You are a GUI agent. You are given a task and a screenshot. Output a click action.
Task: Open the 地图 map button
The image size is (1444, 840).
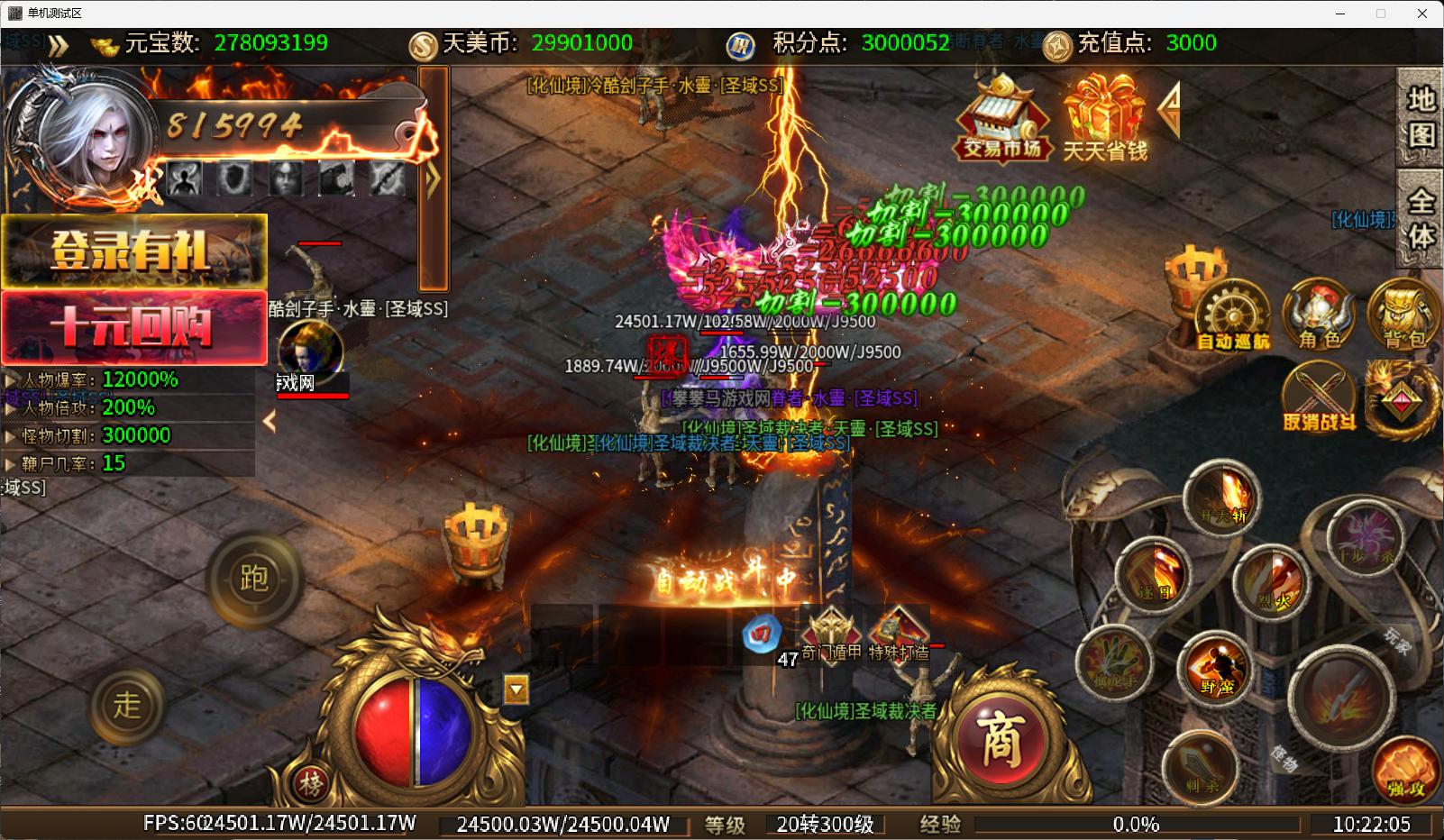pyautogui.click(x=1421, y=117)
